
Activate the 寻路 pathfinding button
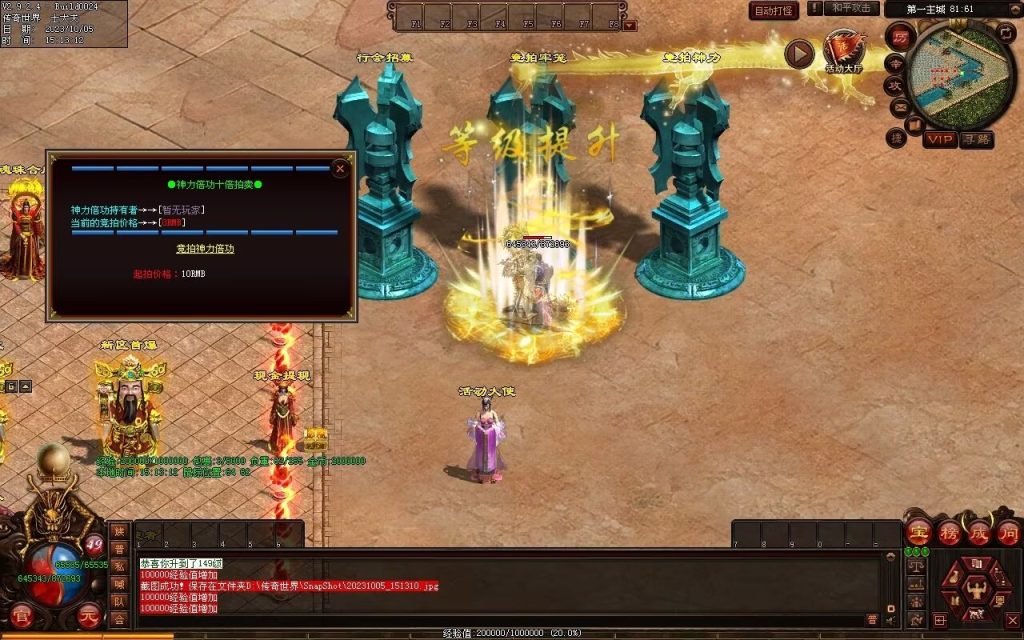click(977, 139)
